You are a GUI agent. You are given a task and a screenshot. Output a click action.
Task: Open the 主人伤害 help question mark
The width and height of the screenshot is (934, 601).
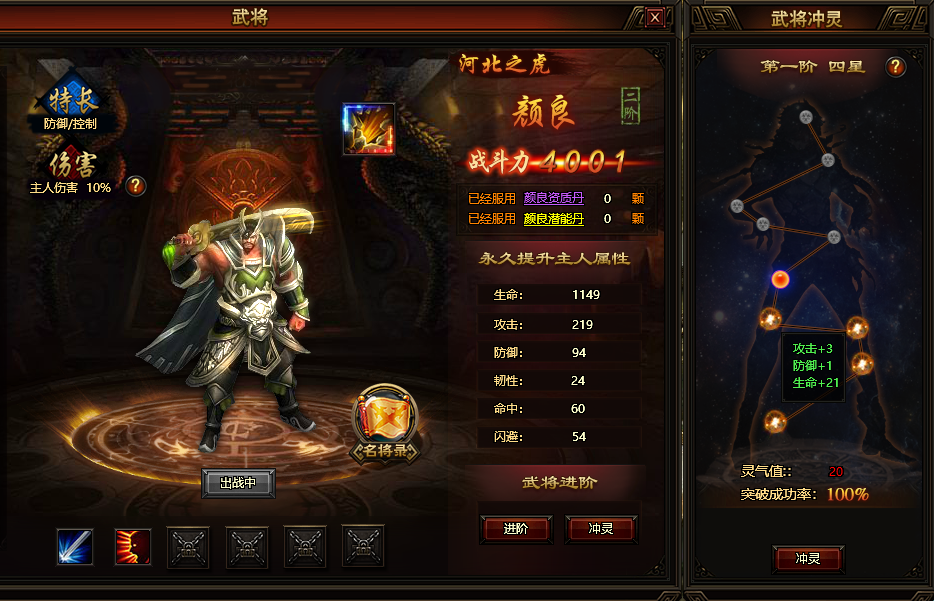[136, 186]
